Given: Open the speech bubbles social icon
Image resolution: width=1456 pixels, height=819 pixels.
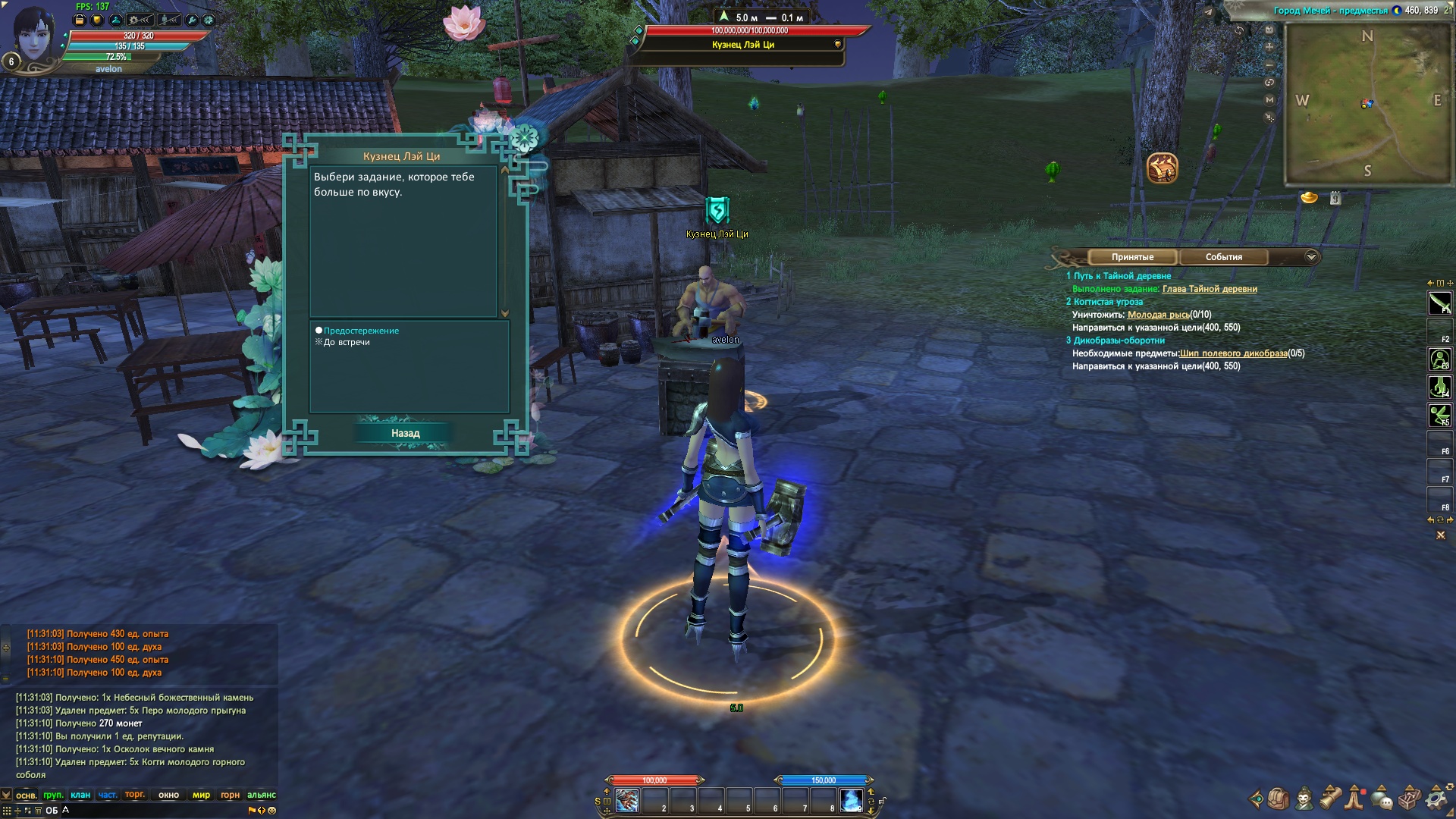Looking at the screenshot, I should click(1382, 799).
